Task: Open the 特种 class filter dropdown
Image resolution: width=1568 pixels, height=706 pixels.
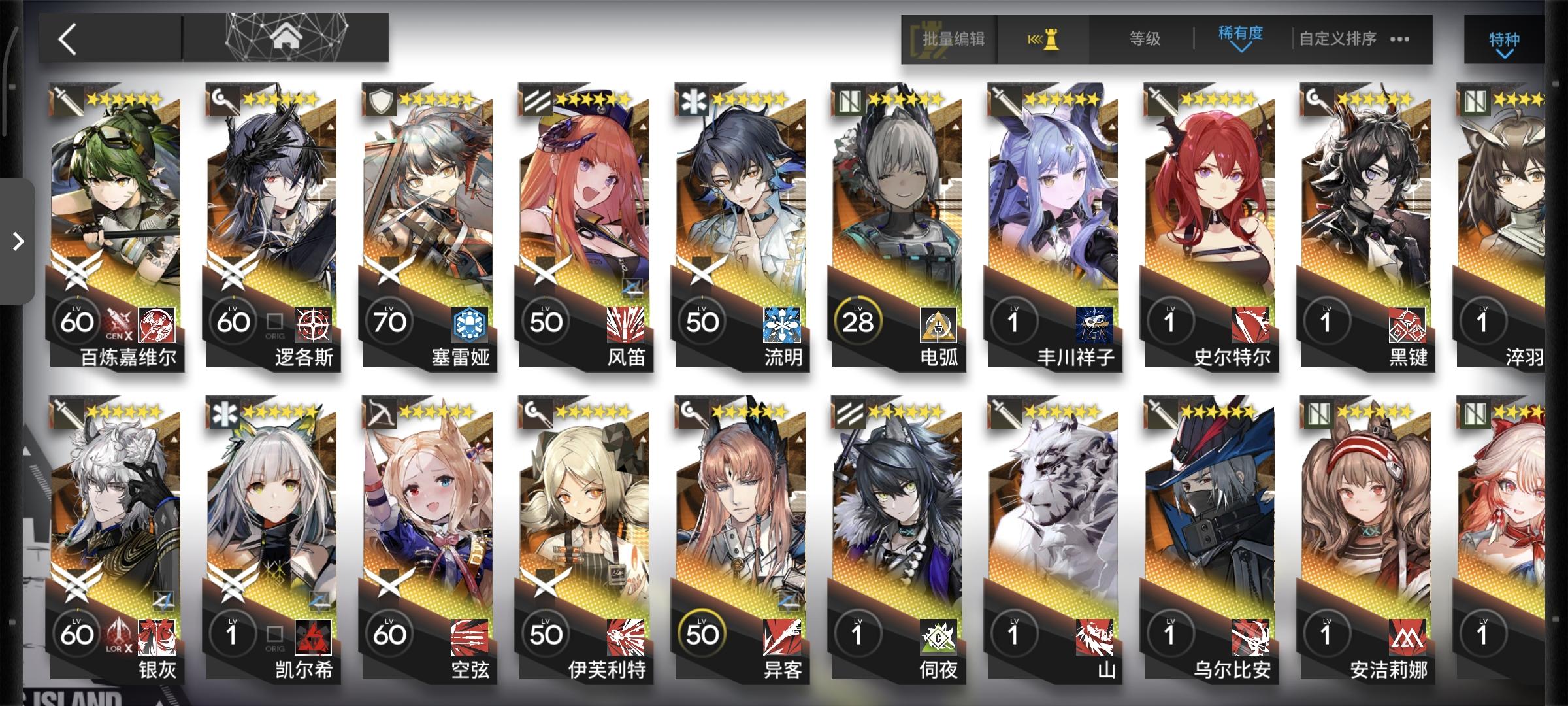Action: coord(1501,39)
